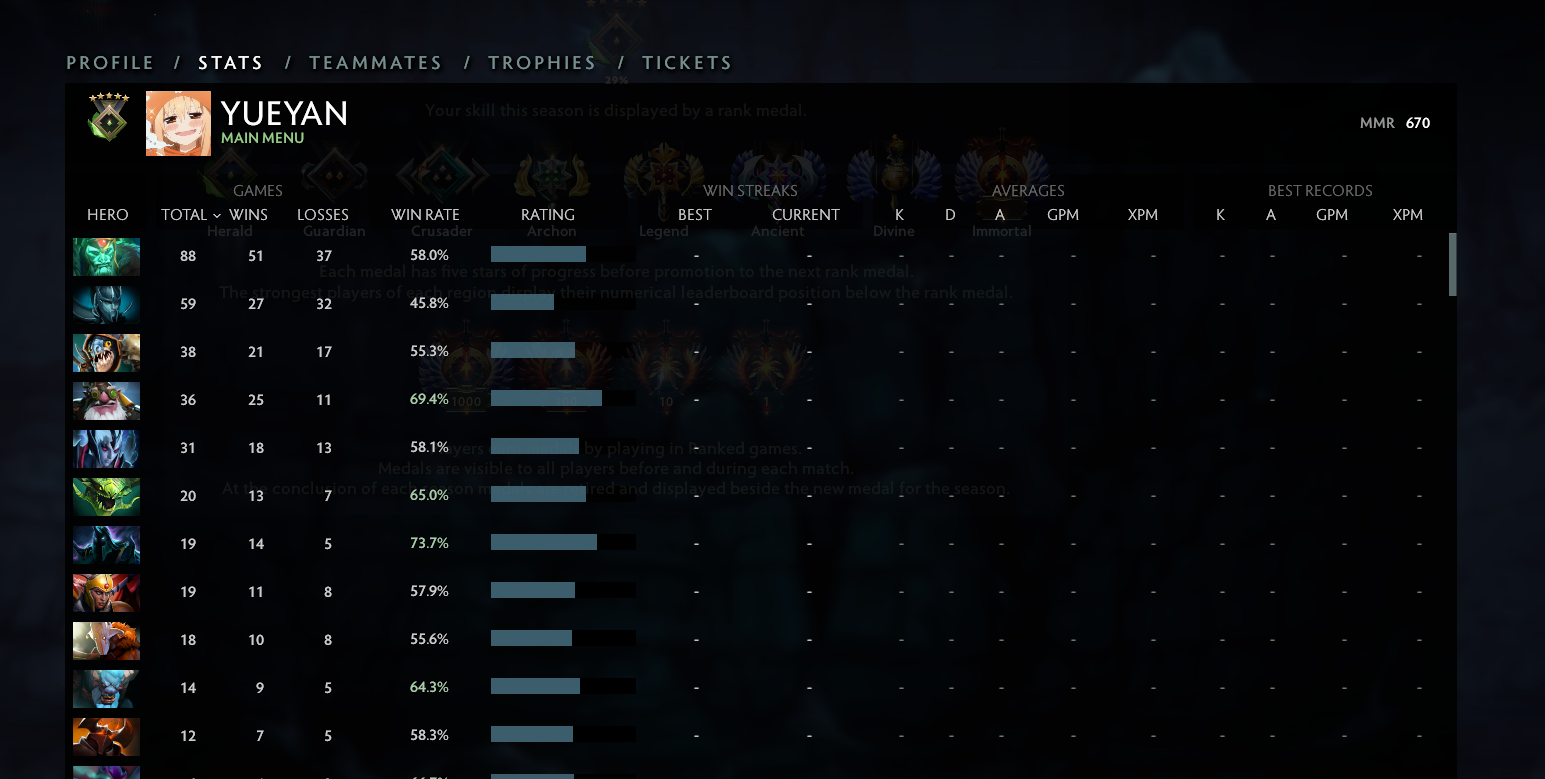
Task: Open Venomancer's hero details
Action: (106, 496)
